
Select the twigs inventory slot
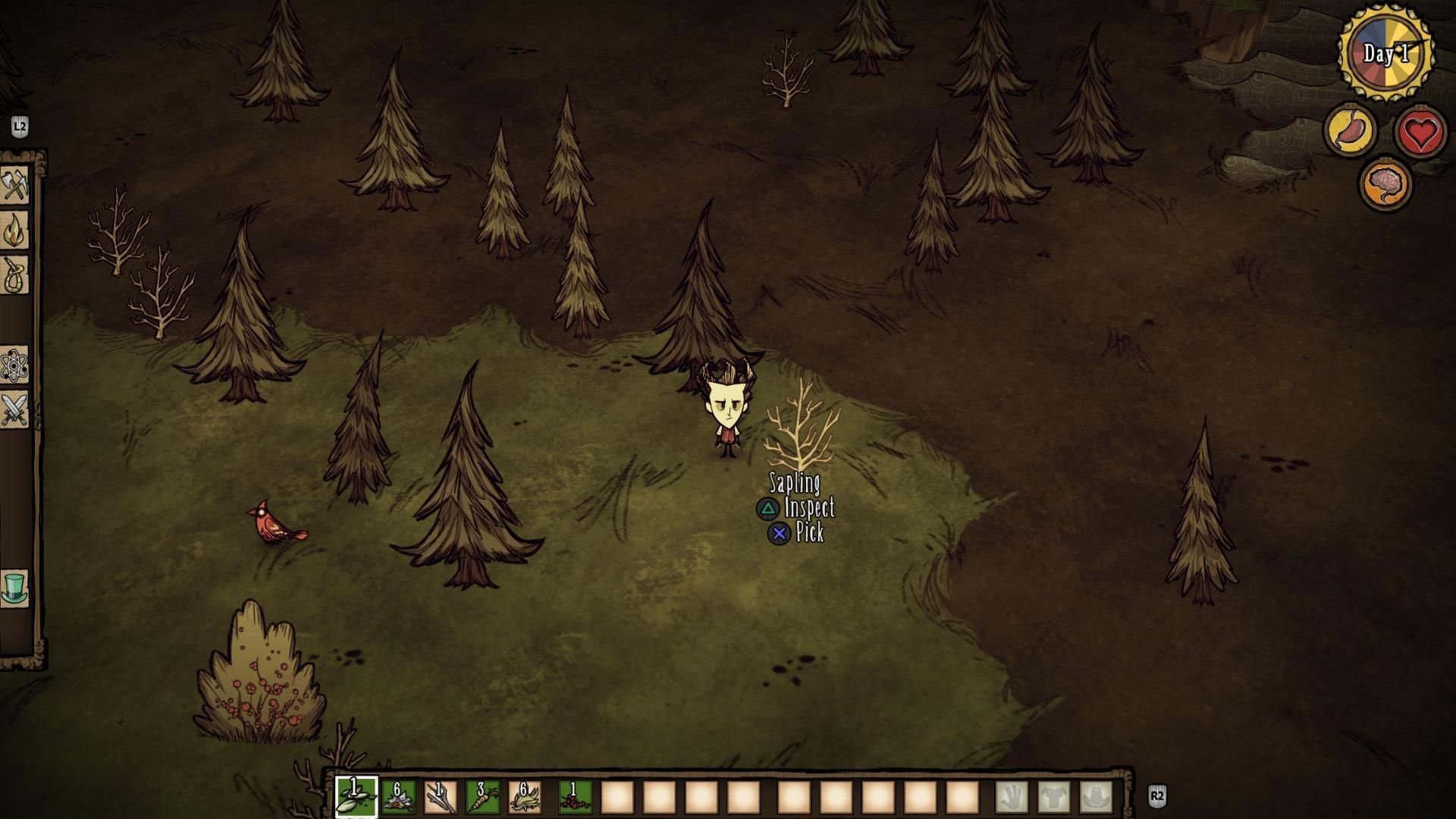(x=440, y=797)
